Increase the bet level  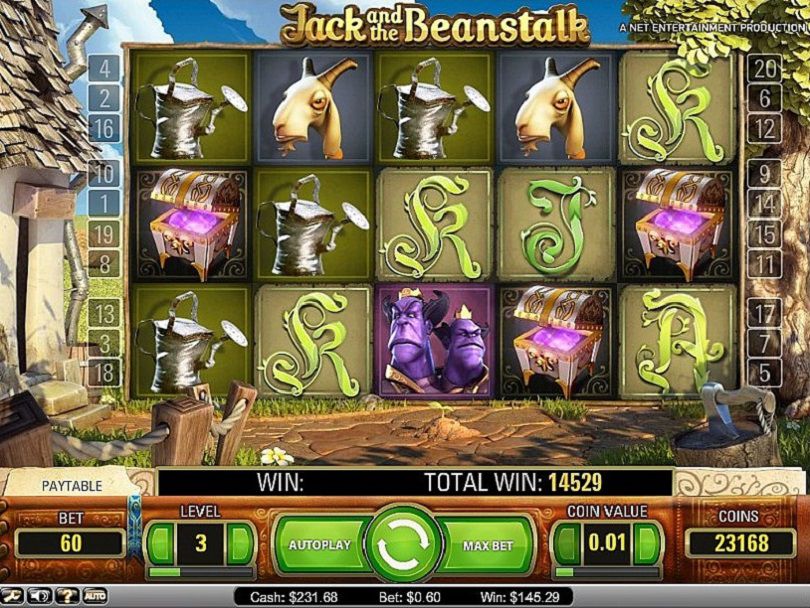click(240, 545)
